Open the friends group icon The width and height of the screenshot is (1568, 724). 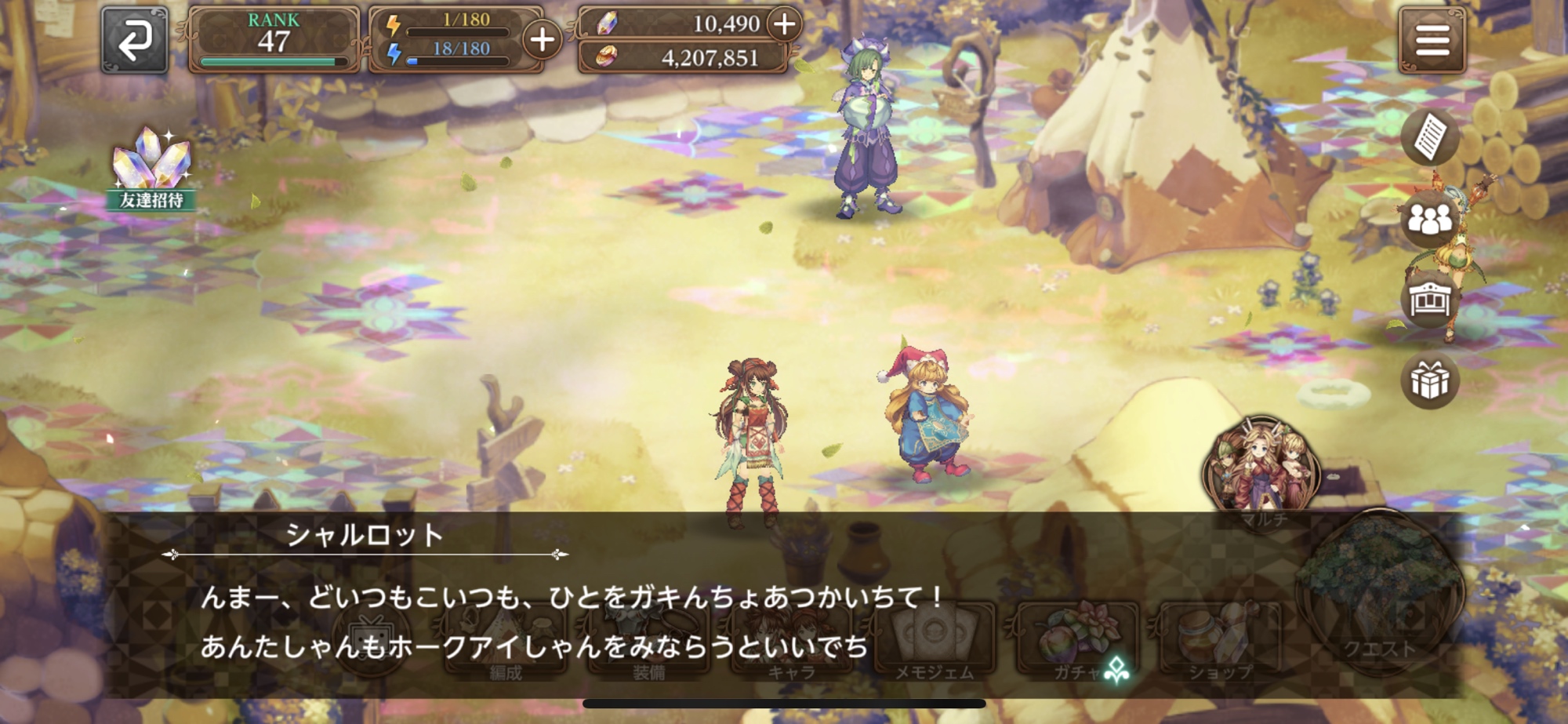tap(1430, 219)
